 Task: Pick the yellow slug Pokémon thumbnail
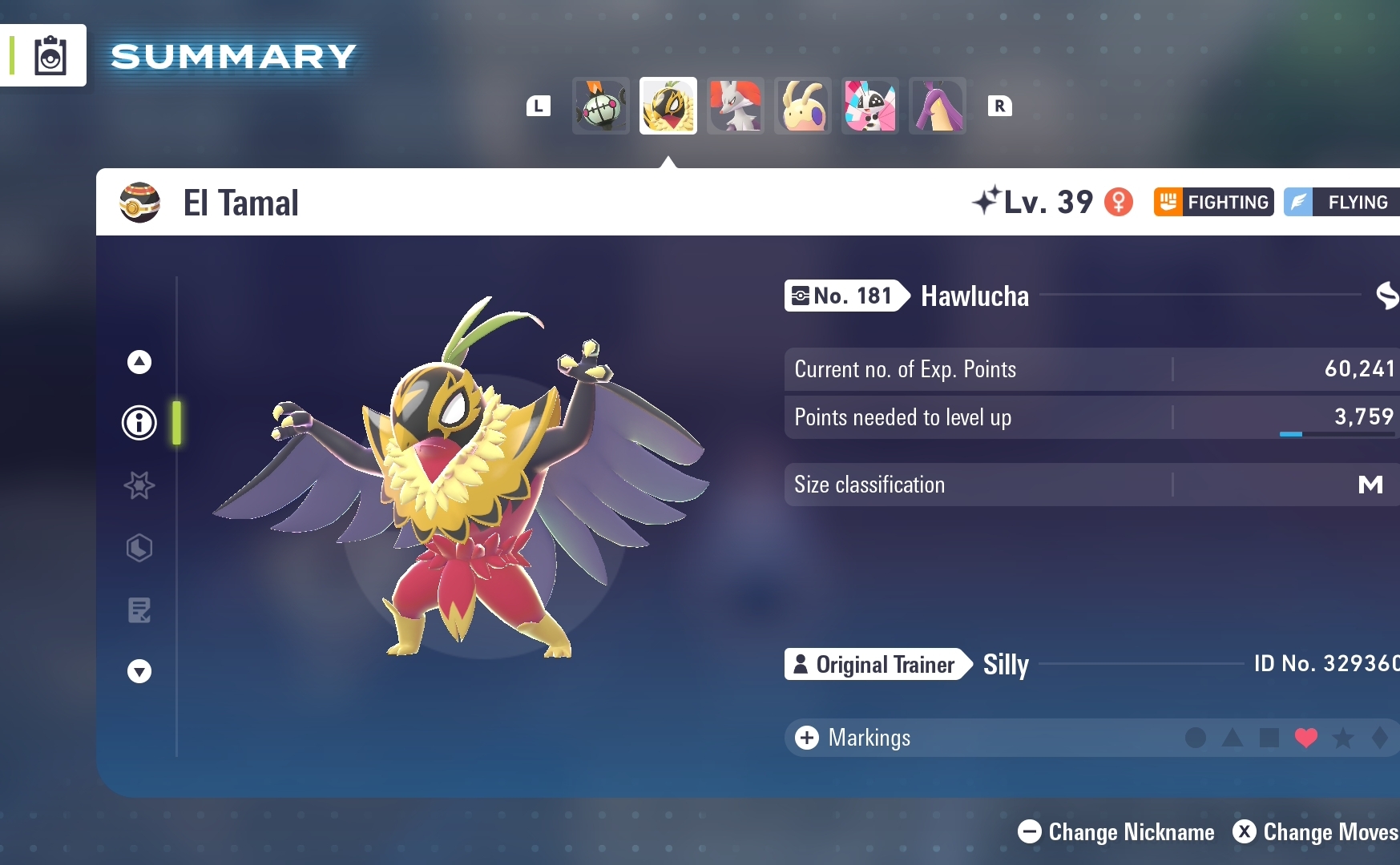pyautogui.click(x=803, y=106)
